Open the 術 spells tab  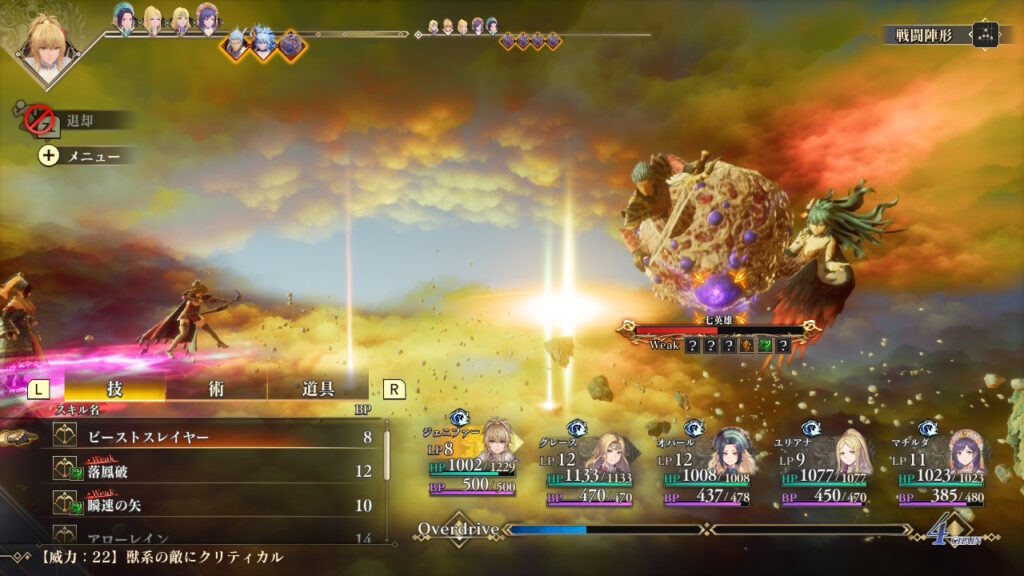tap(217, 388)
